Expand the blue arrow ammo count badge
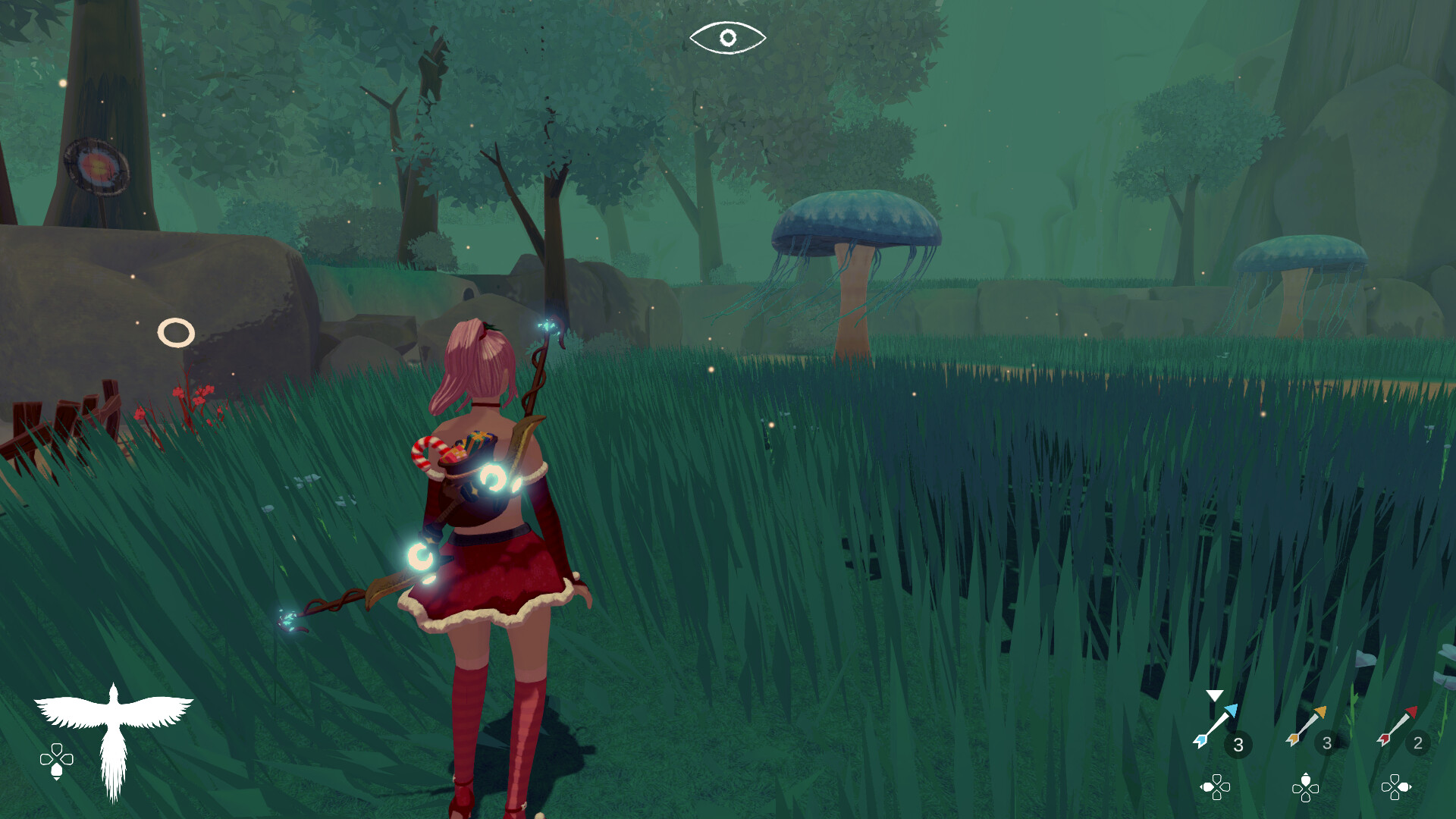 coord(1239,745)
